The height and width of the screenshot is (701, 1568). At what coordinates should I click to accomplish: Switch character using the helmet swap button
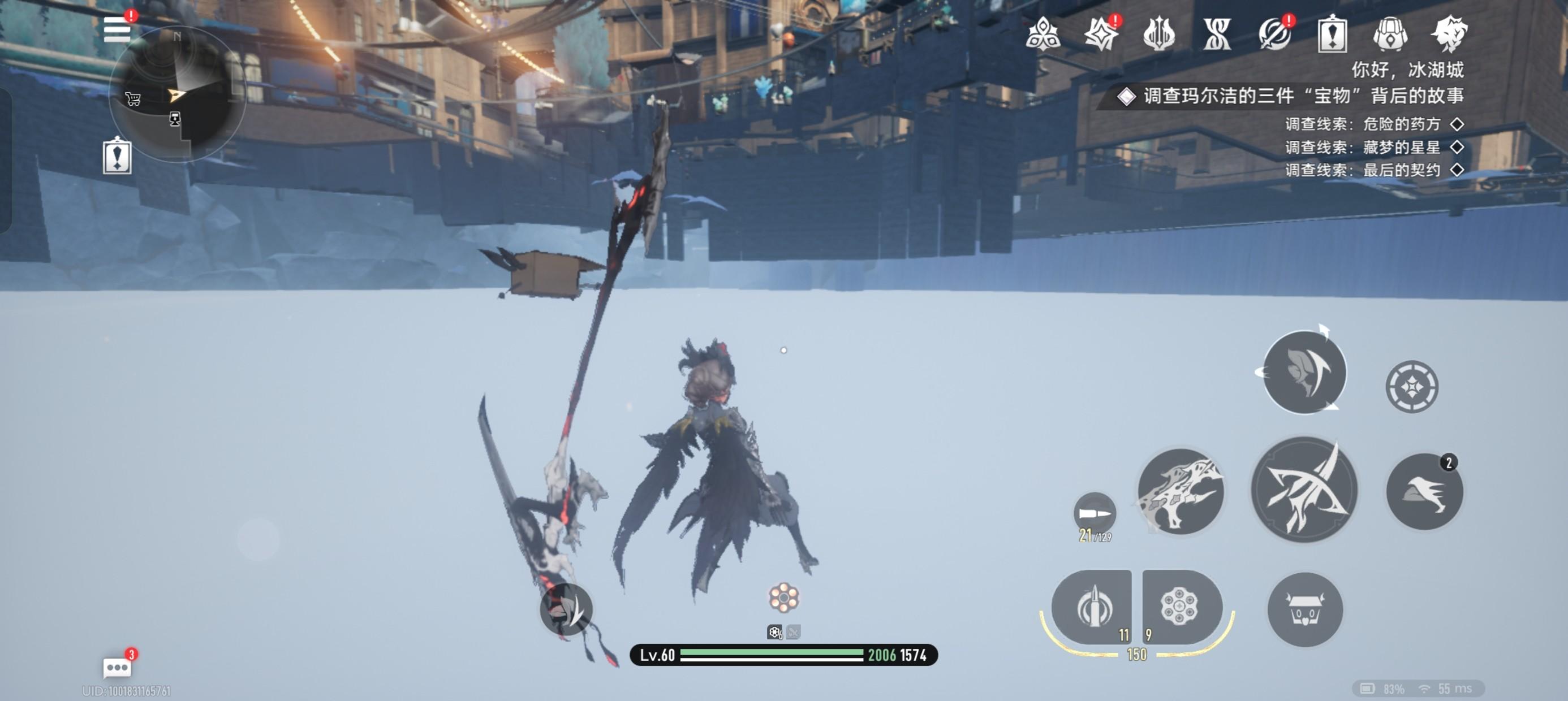click(1304, 372)
